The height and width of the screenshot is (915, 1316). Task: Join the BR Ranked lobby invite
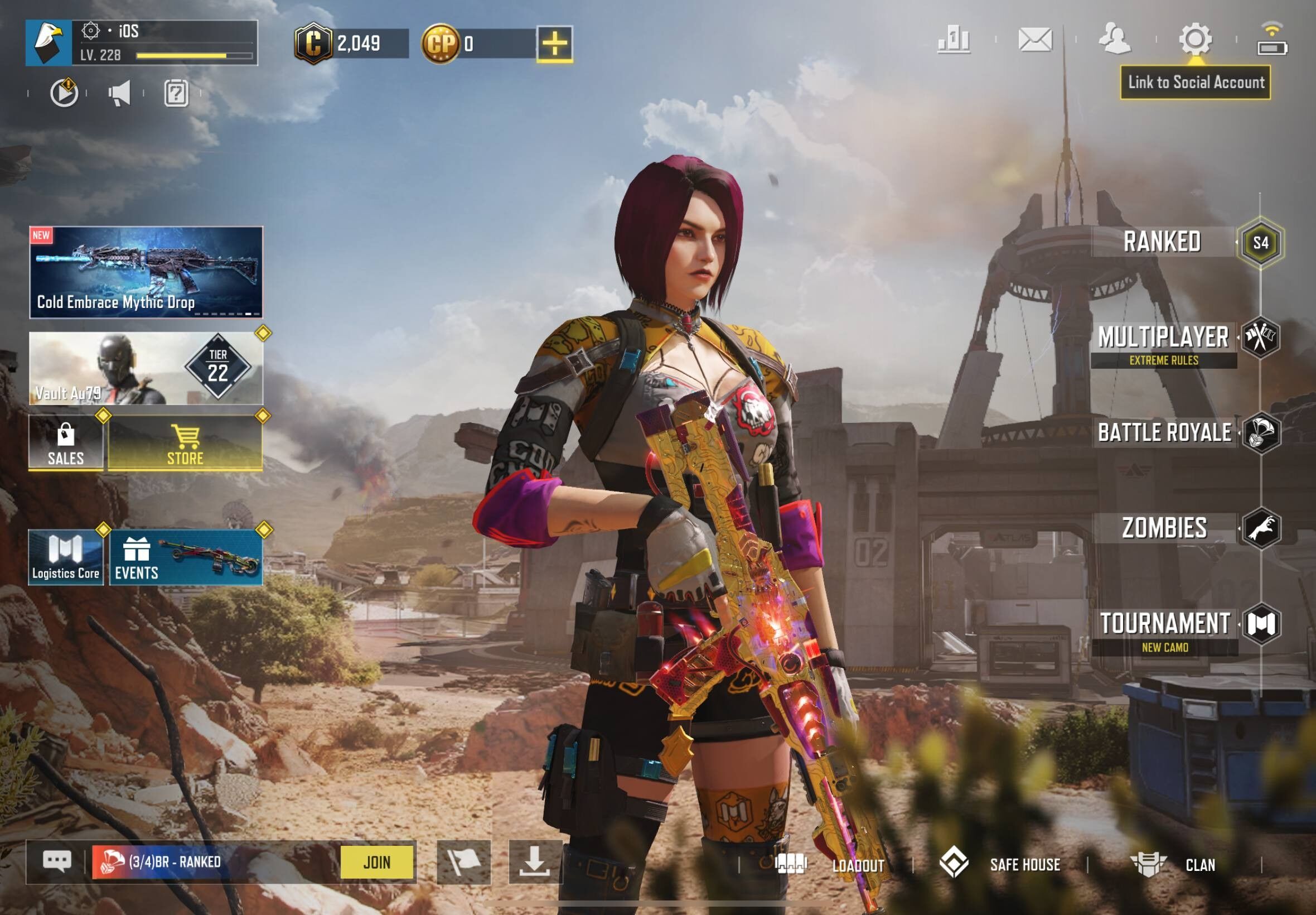(376, 861)
